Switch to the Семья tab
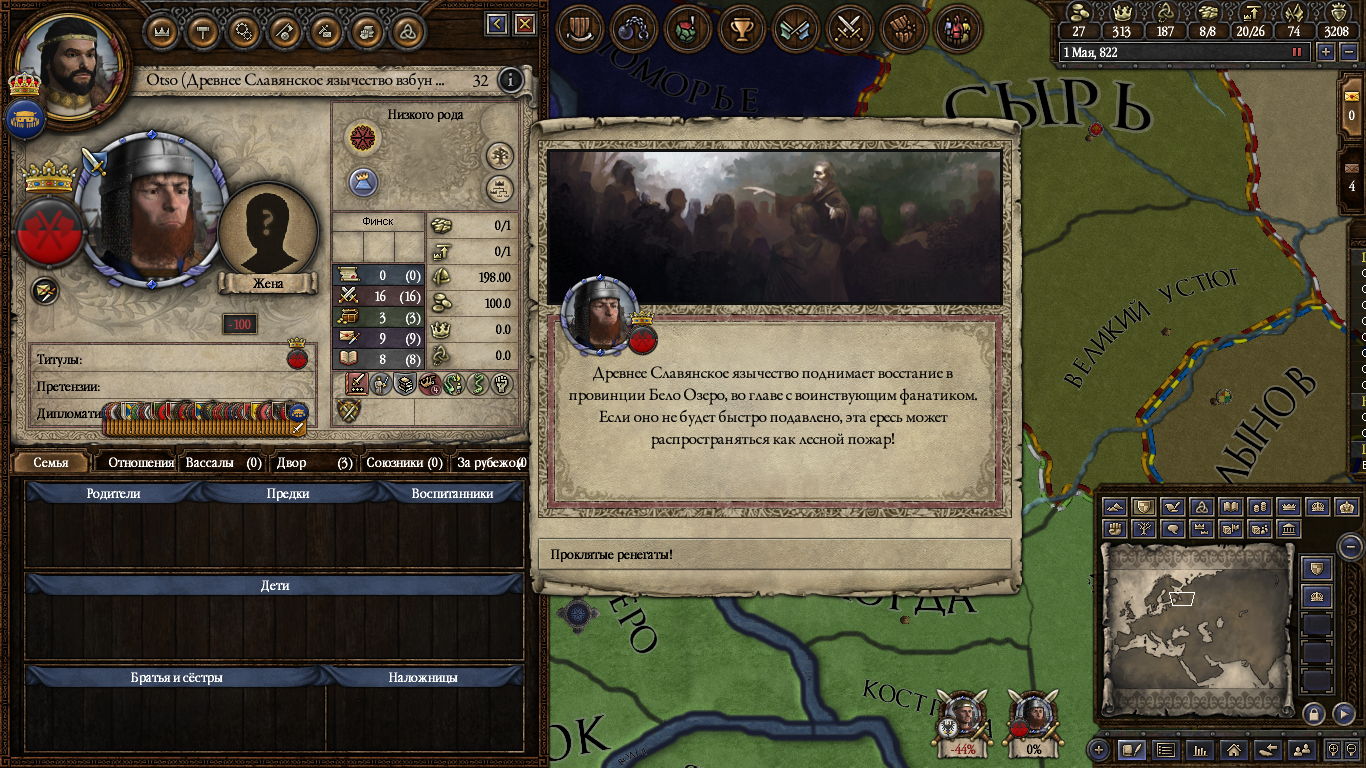 51,463
